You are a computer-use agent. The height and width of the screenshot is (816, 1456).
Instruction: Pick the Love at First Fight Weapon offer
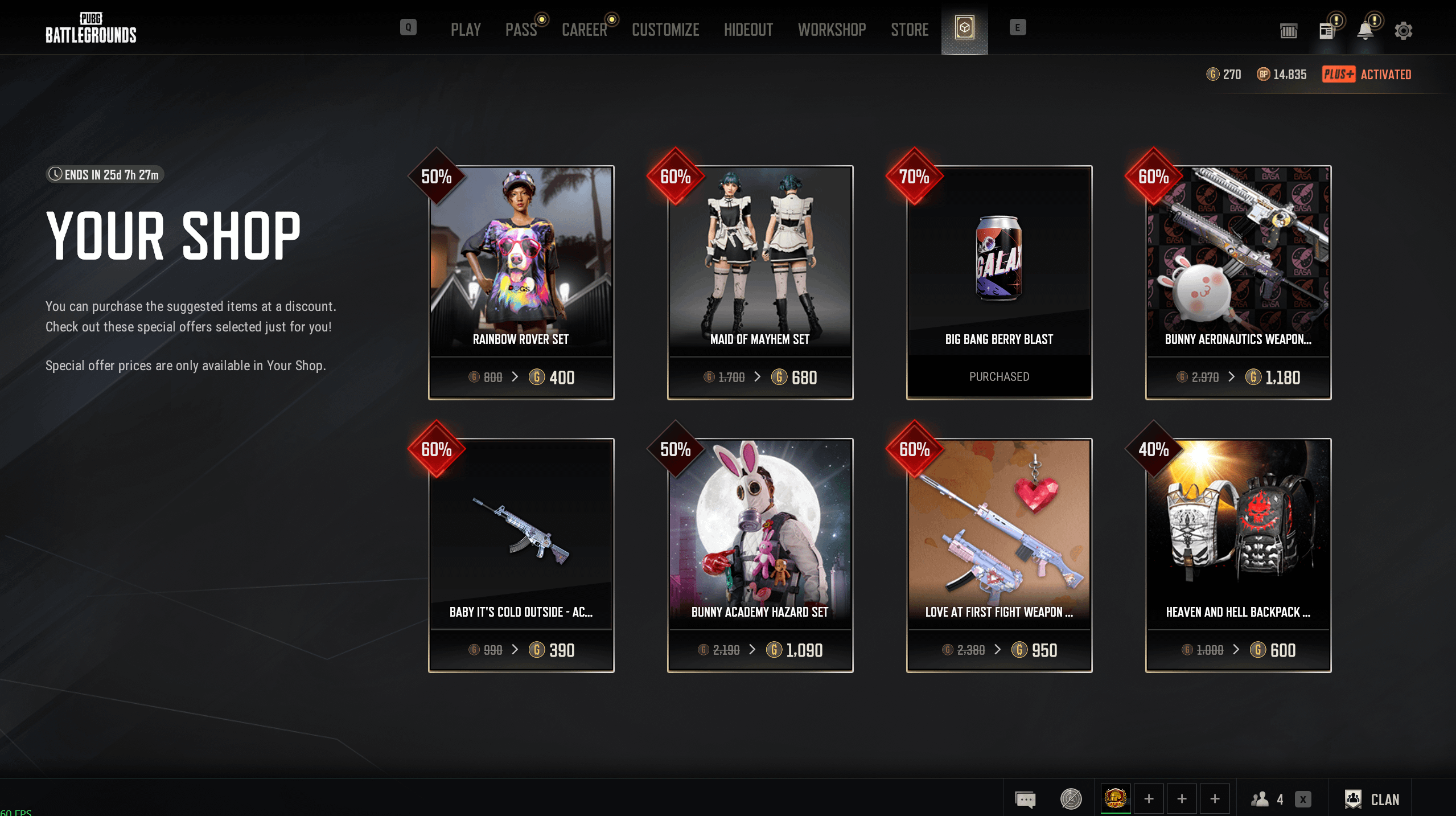point(999,555)
